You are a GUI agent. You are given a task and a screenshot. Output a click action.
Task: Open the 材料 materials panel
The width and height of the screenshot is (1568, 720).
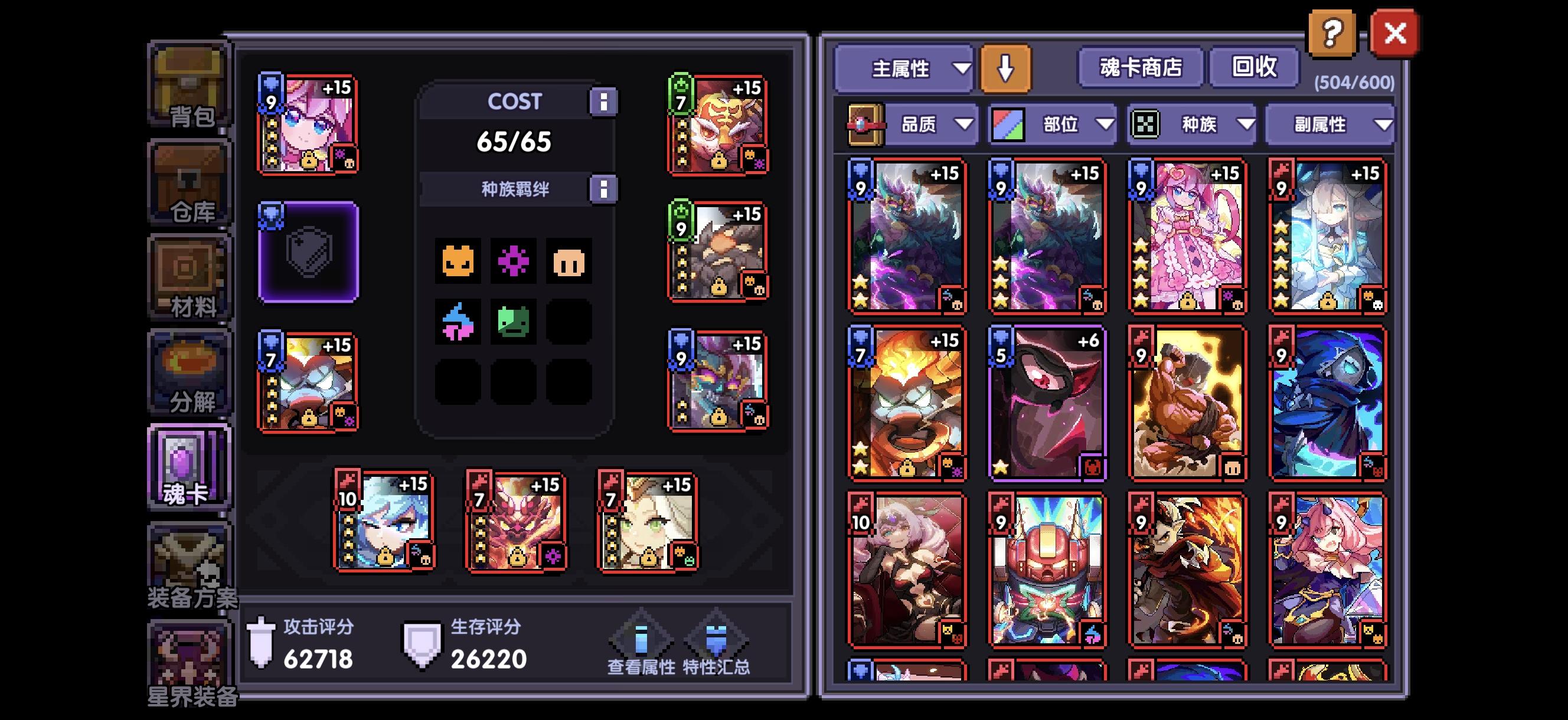tap(190, 277)
